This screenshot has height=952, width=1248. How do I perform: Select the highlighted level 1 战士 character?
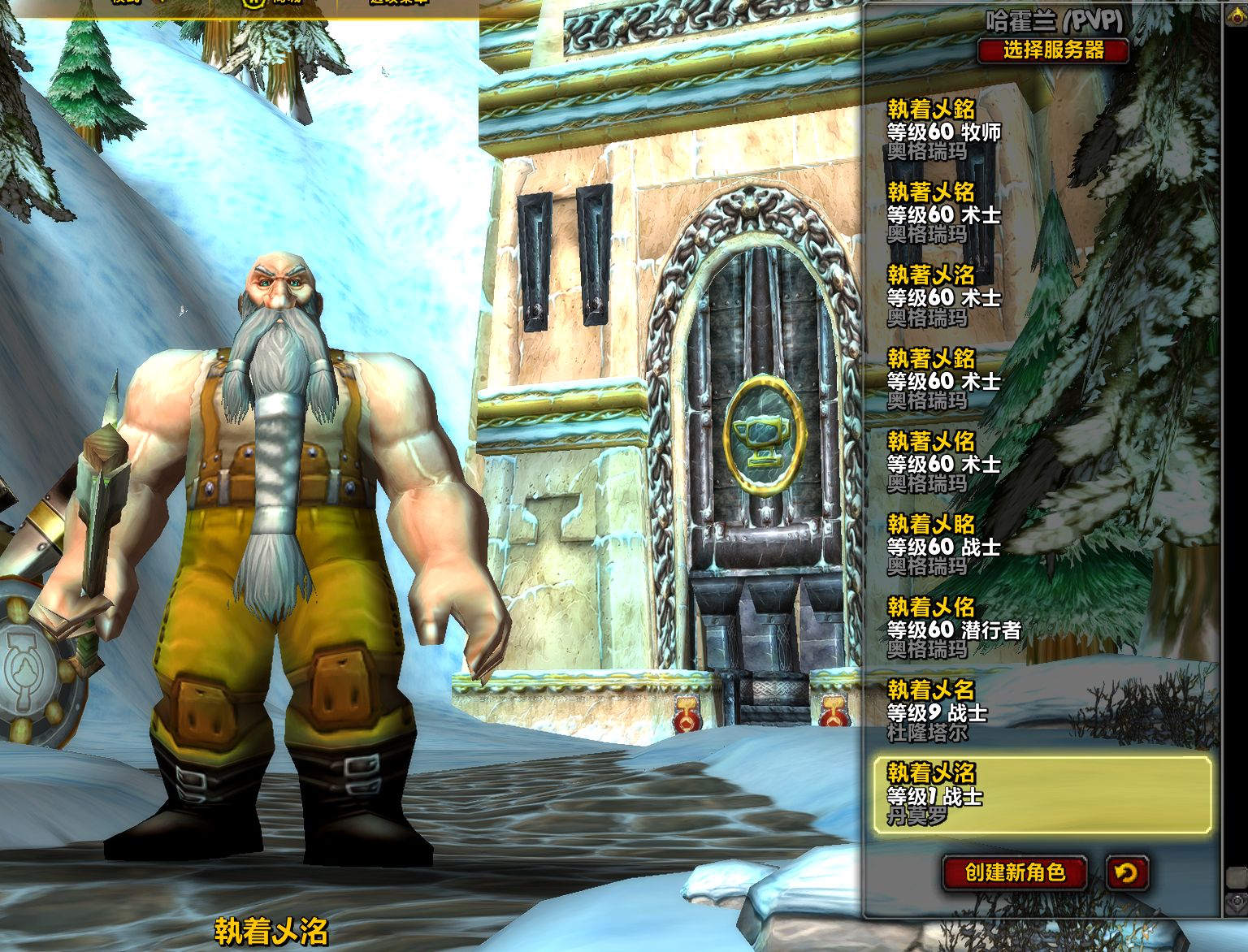(1042, 795)
